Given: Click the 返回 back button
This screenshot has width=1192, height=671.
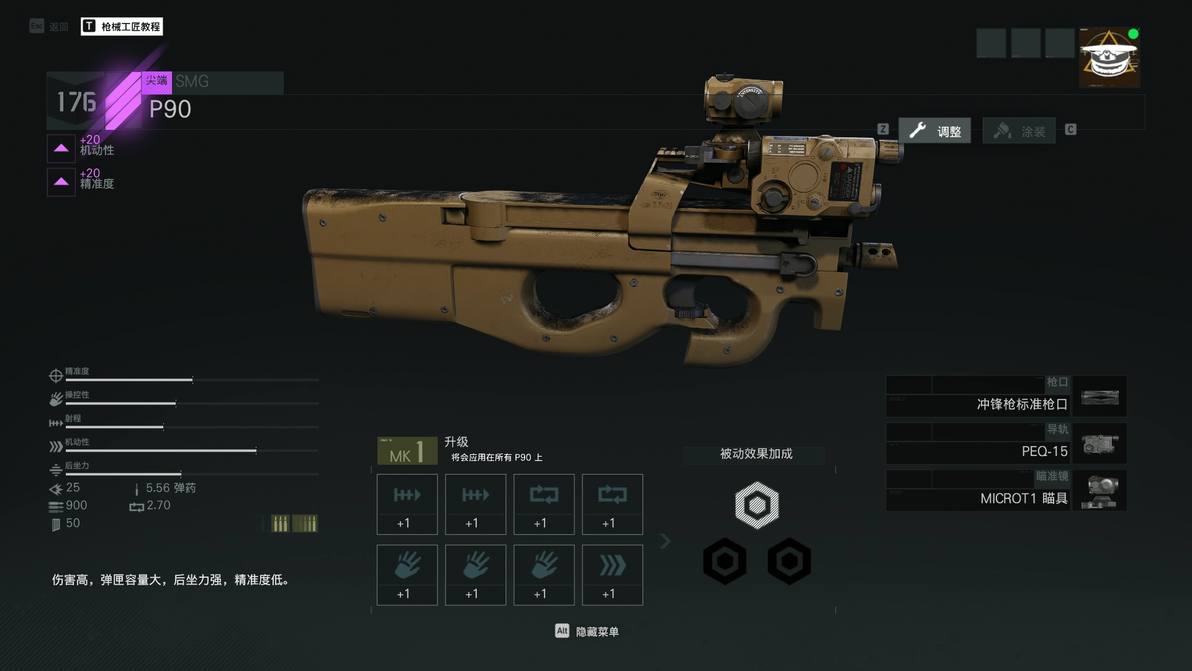Looking at the screenshot, I should tap(50, 27).
